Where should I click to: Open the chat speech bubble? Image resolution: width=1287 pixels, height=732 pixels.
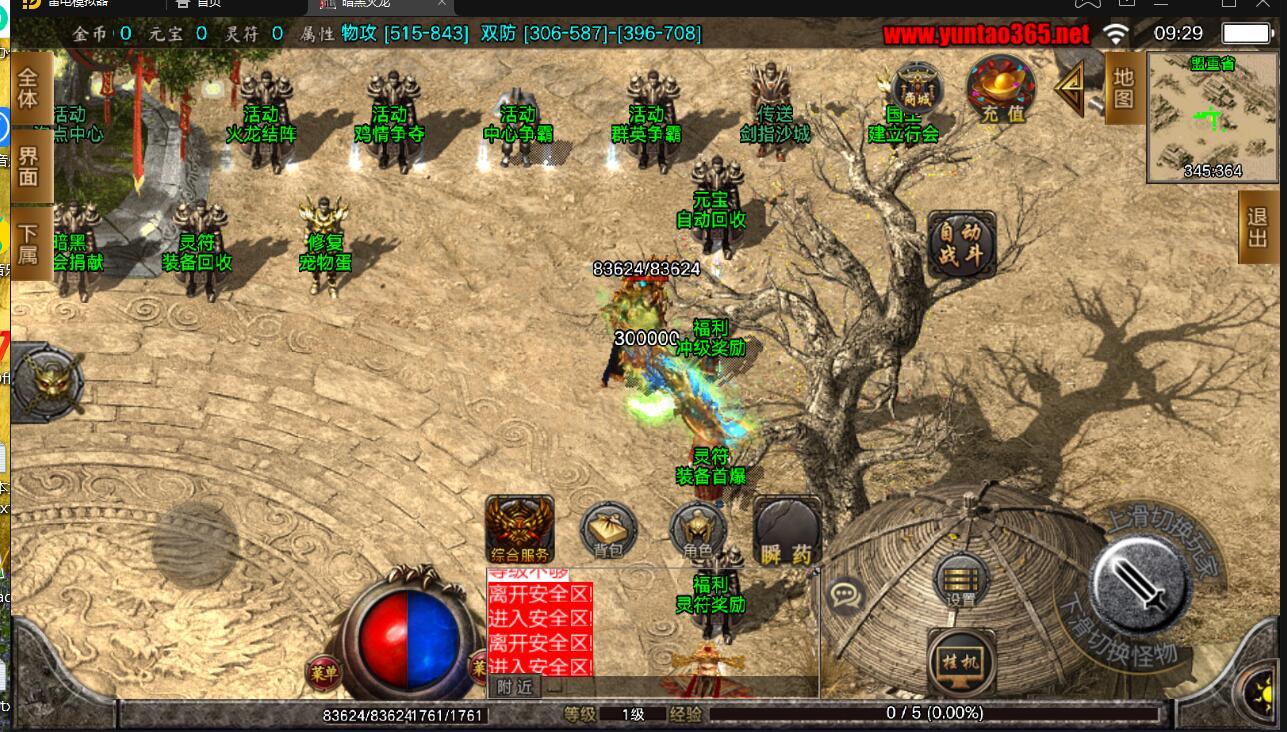tap(846, 594)
